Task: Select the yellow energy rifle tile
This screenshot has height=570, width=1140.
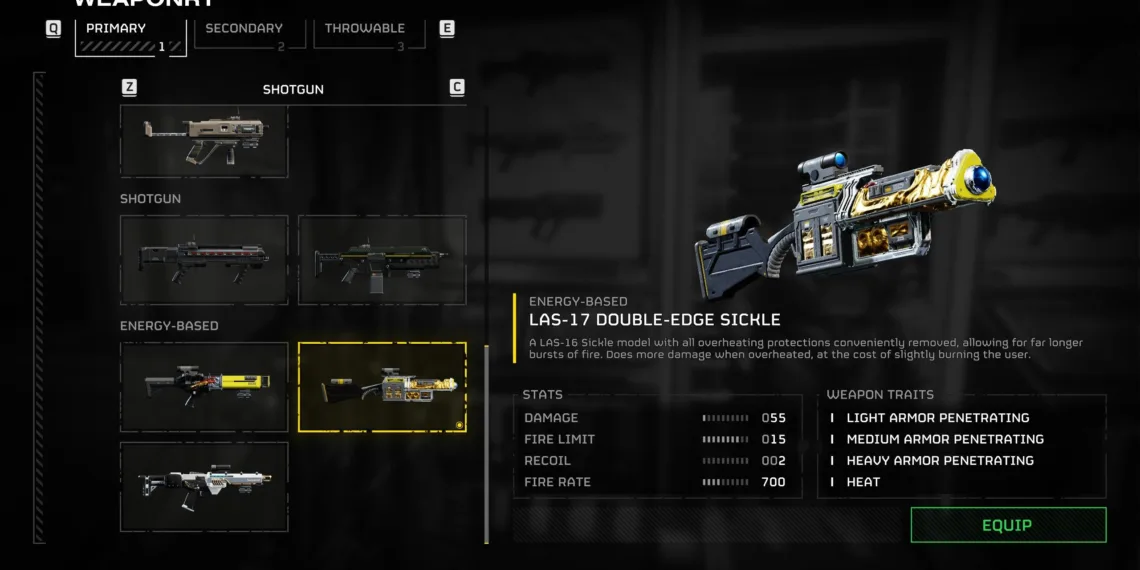Action: click(204, 387)
